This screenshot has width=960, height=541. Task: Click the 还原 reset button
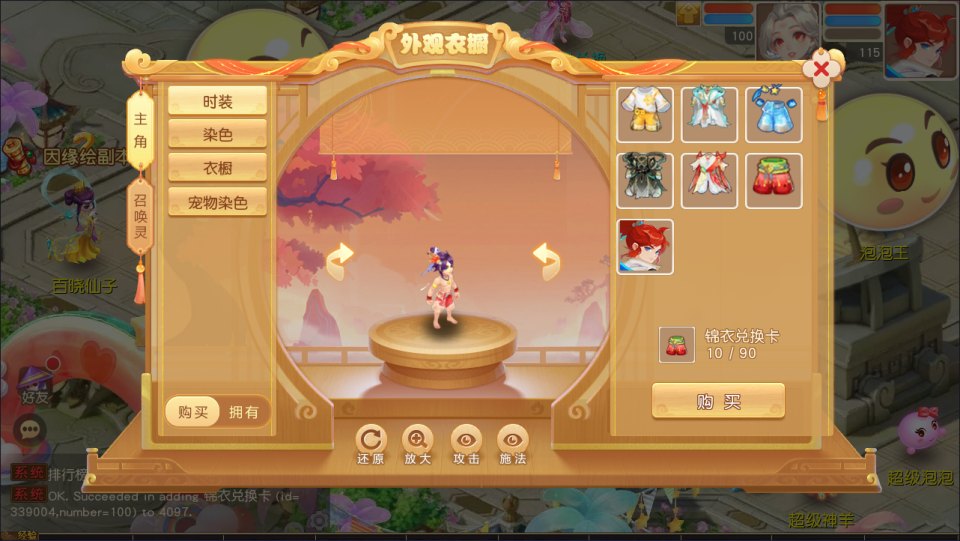[370, 441]
